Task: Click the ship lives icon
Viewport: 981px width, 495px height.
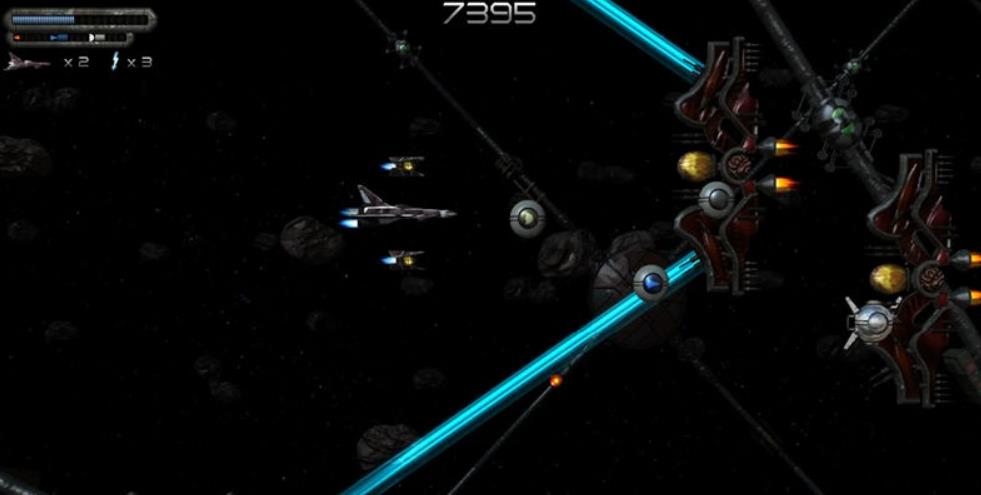Action: [27, 62]
